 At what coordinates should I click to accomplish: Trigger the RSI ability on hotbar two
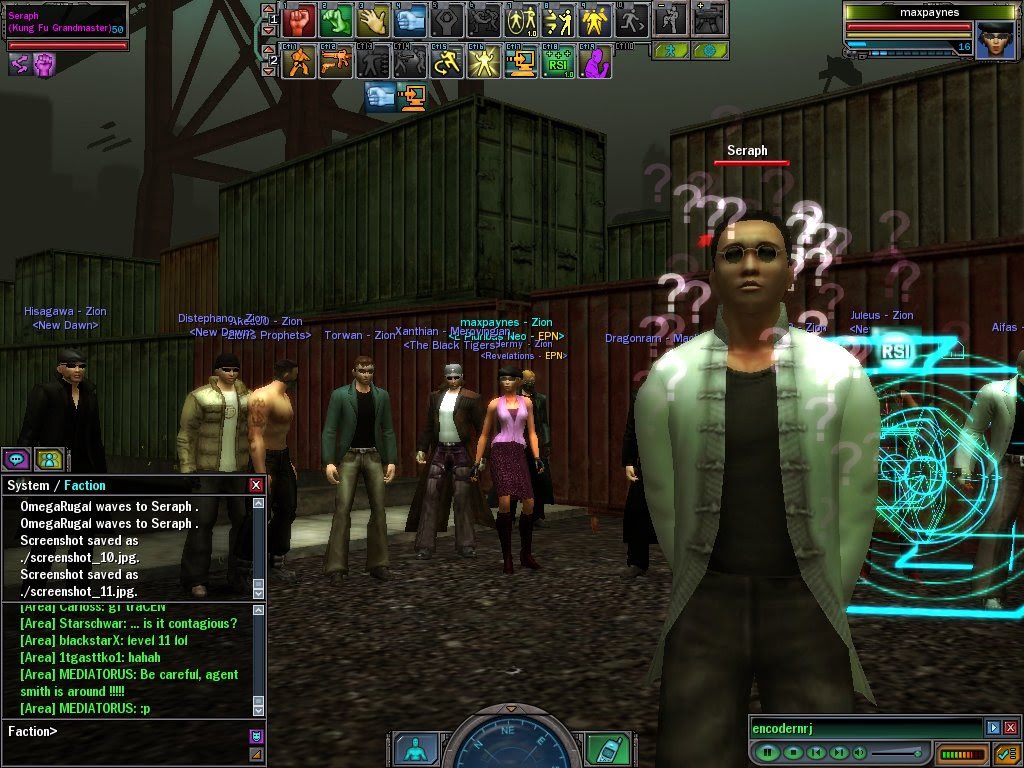(558, 62)
